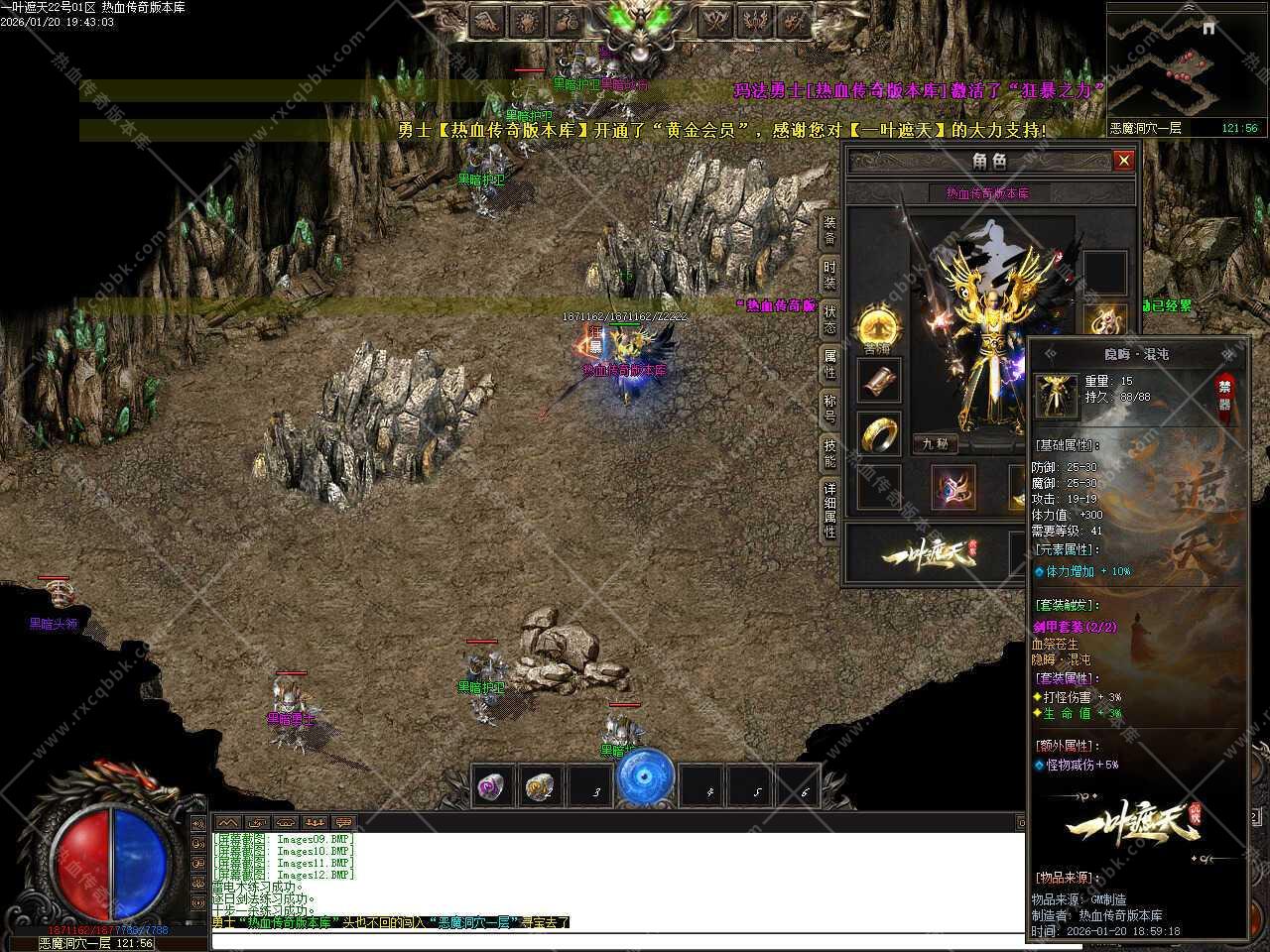Image resolution: width=1270 pixels, height=952 pixels.
Task: Show the 状态 status tab
Action: [x=829, y=319]
